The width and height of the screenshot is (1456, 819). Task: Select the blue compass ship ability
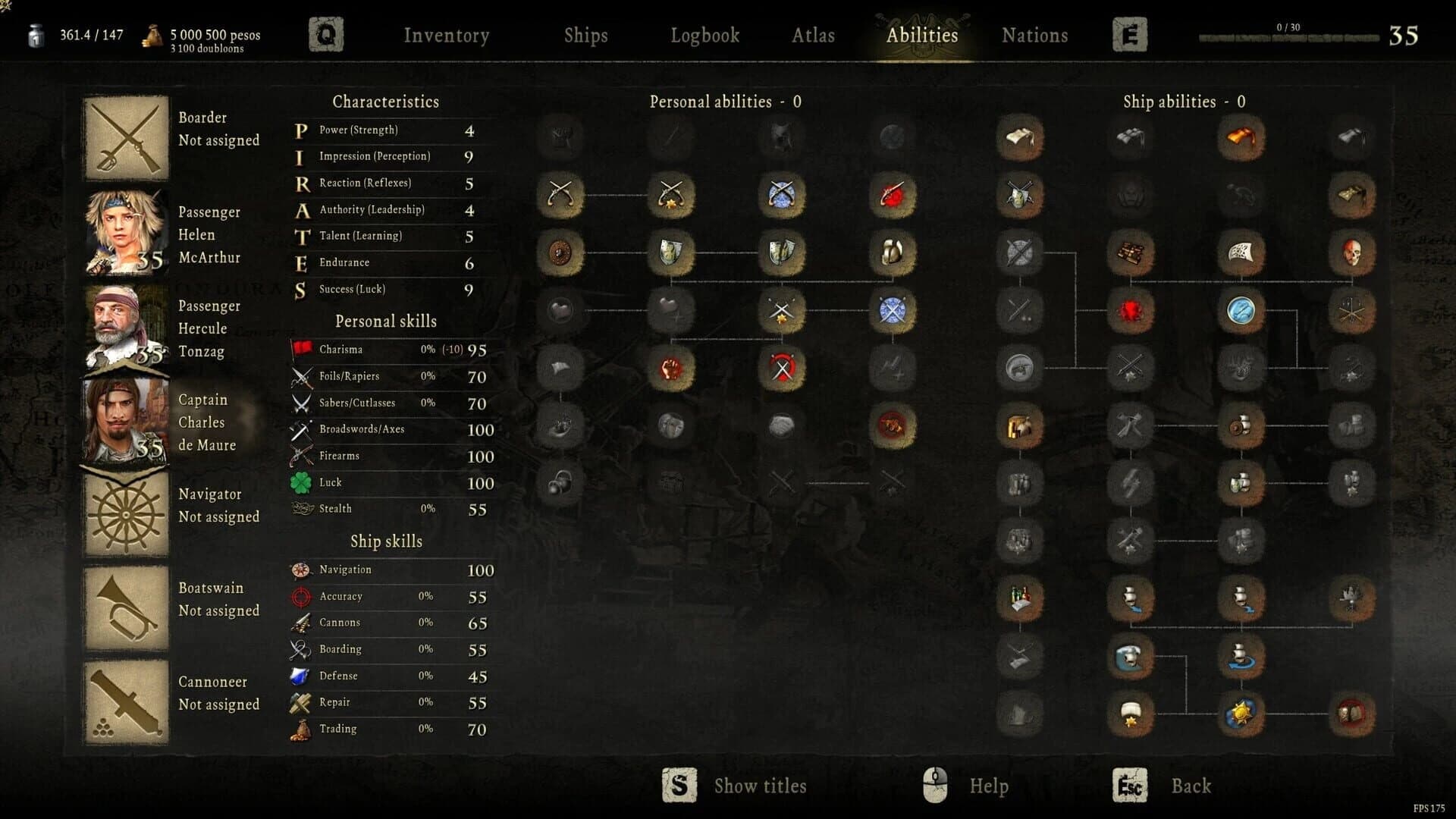[1240, 311]
